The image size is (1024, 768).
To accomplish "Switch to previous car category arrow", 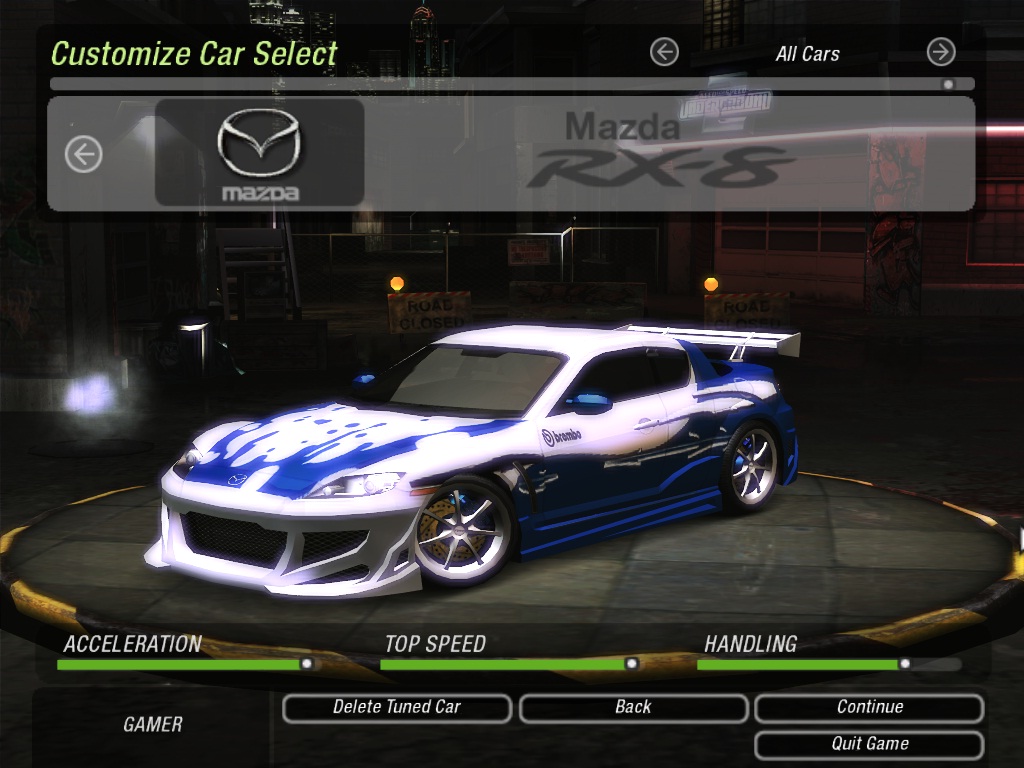I will [664, 53].
